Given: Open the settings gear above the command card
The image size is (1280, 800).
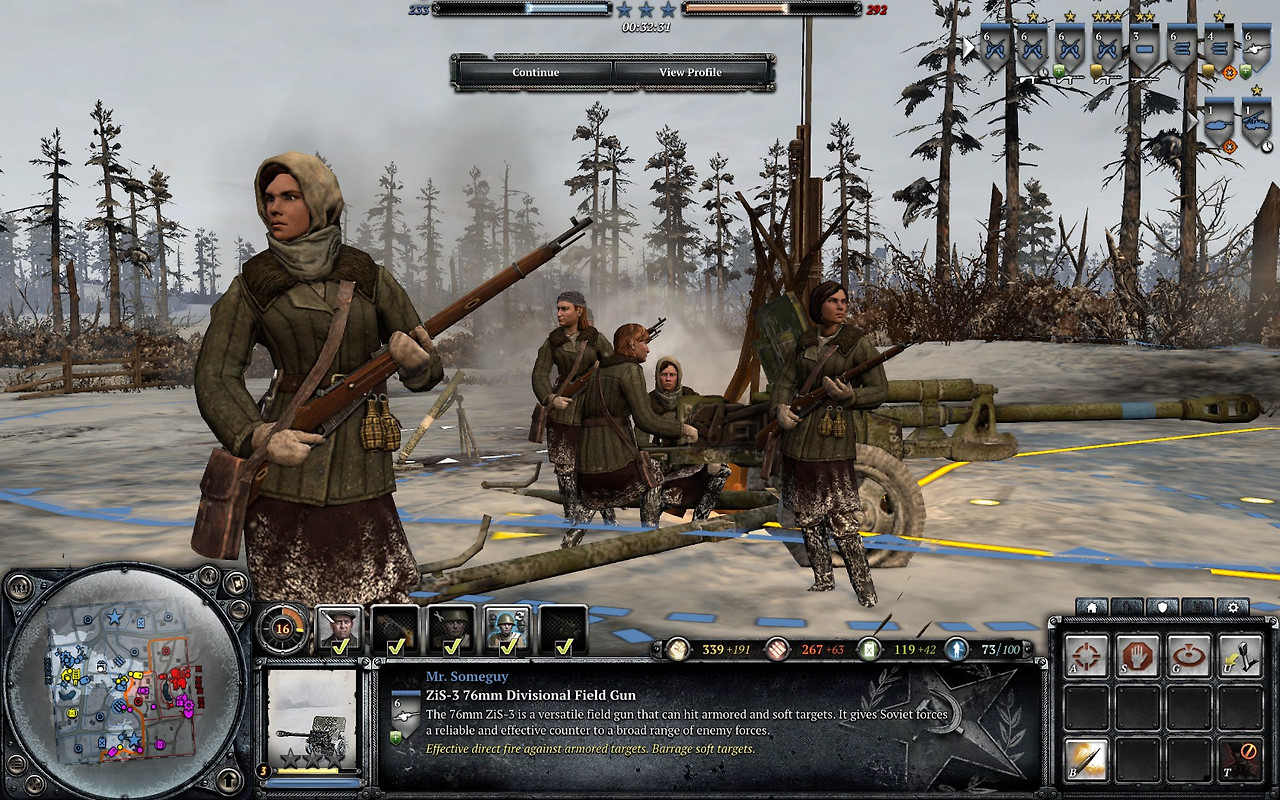Looking at the screenshot, I should pos(1232,607).
